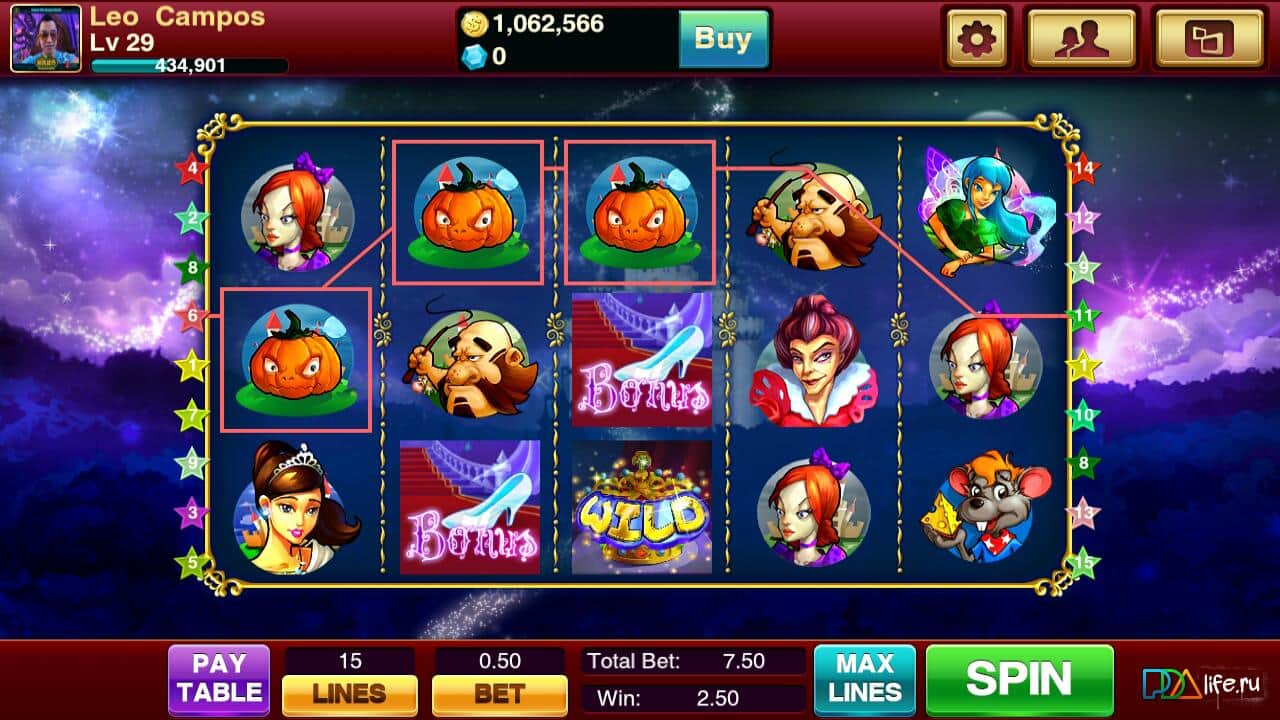Select payline star number 4
This screenshot has width=1280, height=720.
click(x=191, y=168)
